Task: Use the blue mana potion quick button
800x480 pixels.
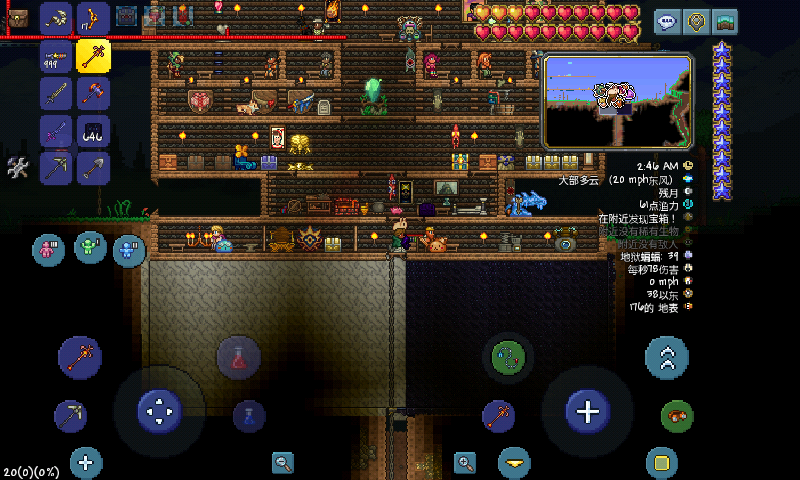Action: (248, 415)
